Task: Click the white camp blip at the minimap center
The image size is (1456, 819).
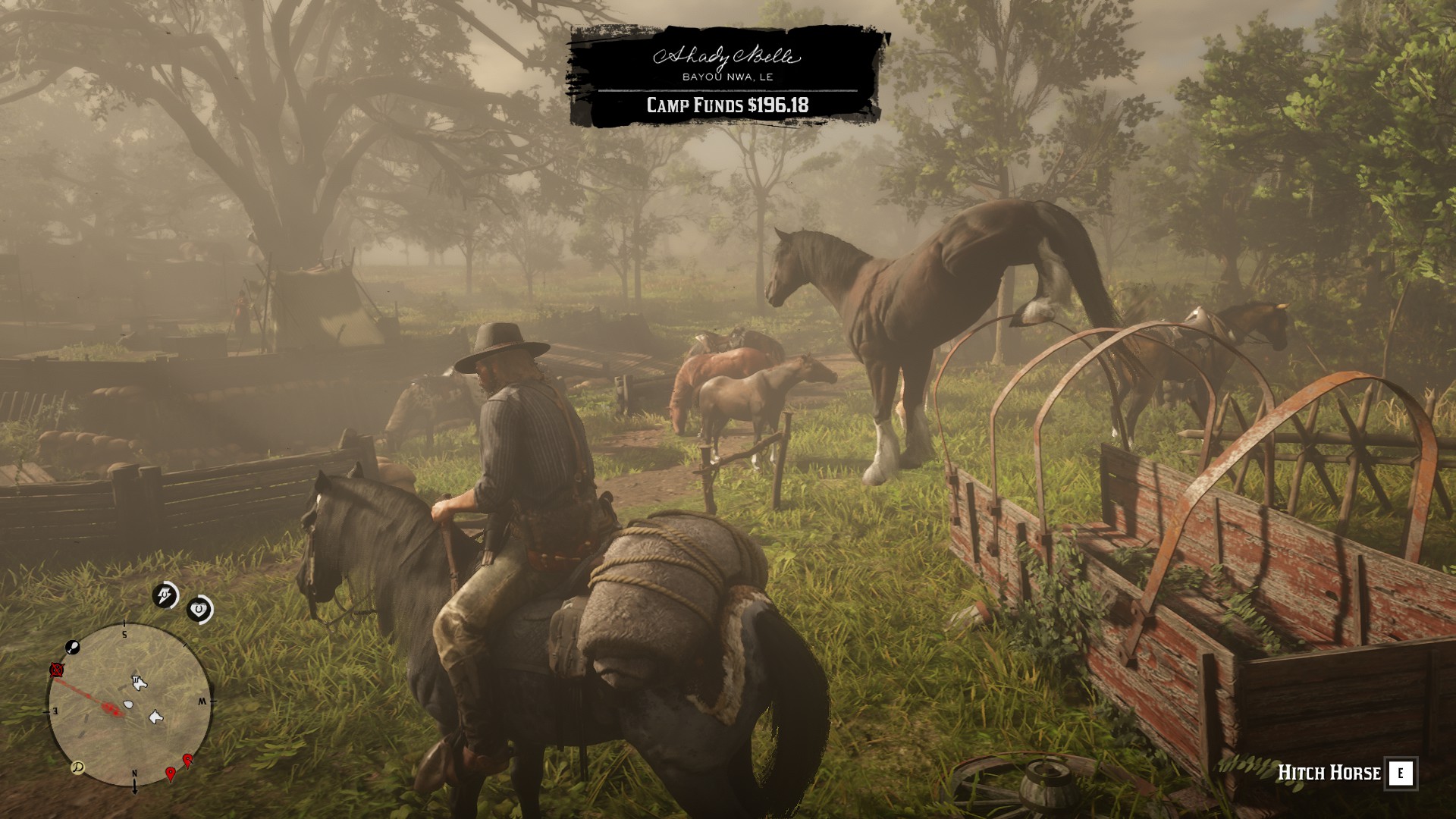Action: [x=128, y=704]
